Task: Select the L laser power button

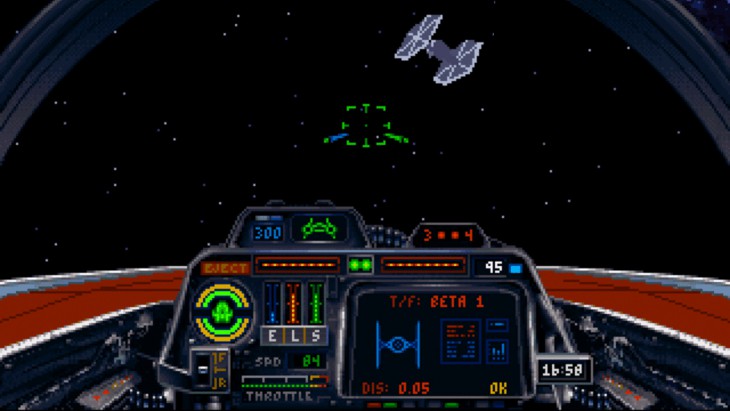Action: coord(293,336)
